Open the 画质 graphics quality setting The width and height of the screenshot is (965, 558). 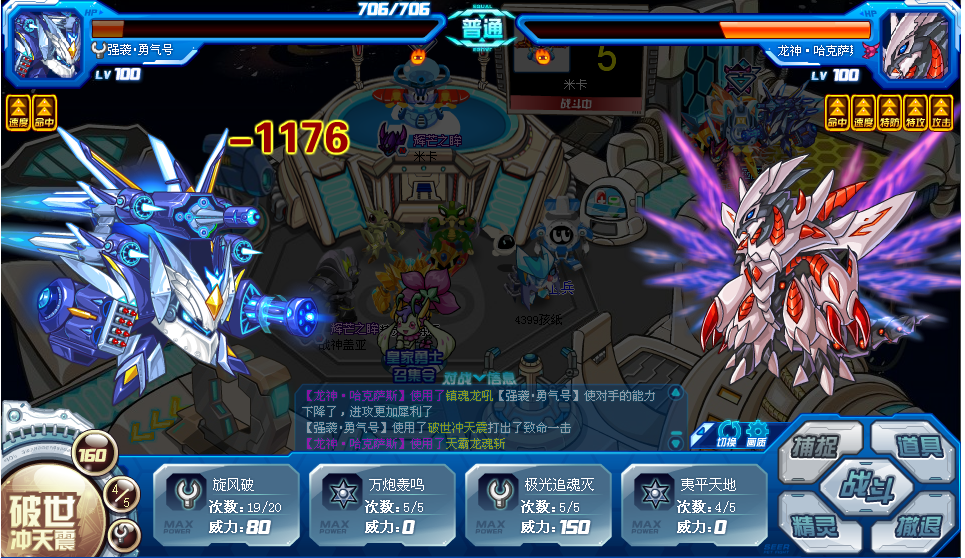point(756,431)
